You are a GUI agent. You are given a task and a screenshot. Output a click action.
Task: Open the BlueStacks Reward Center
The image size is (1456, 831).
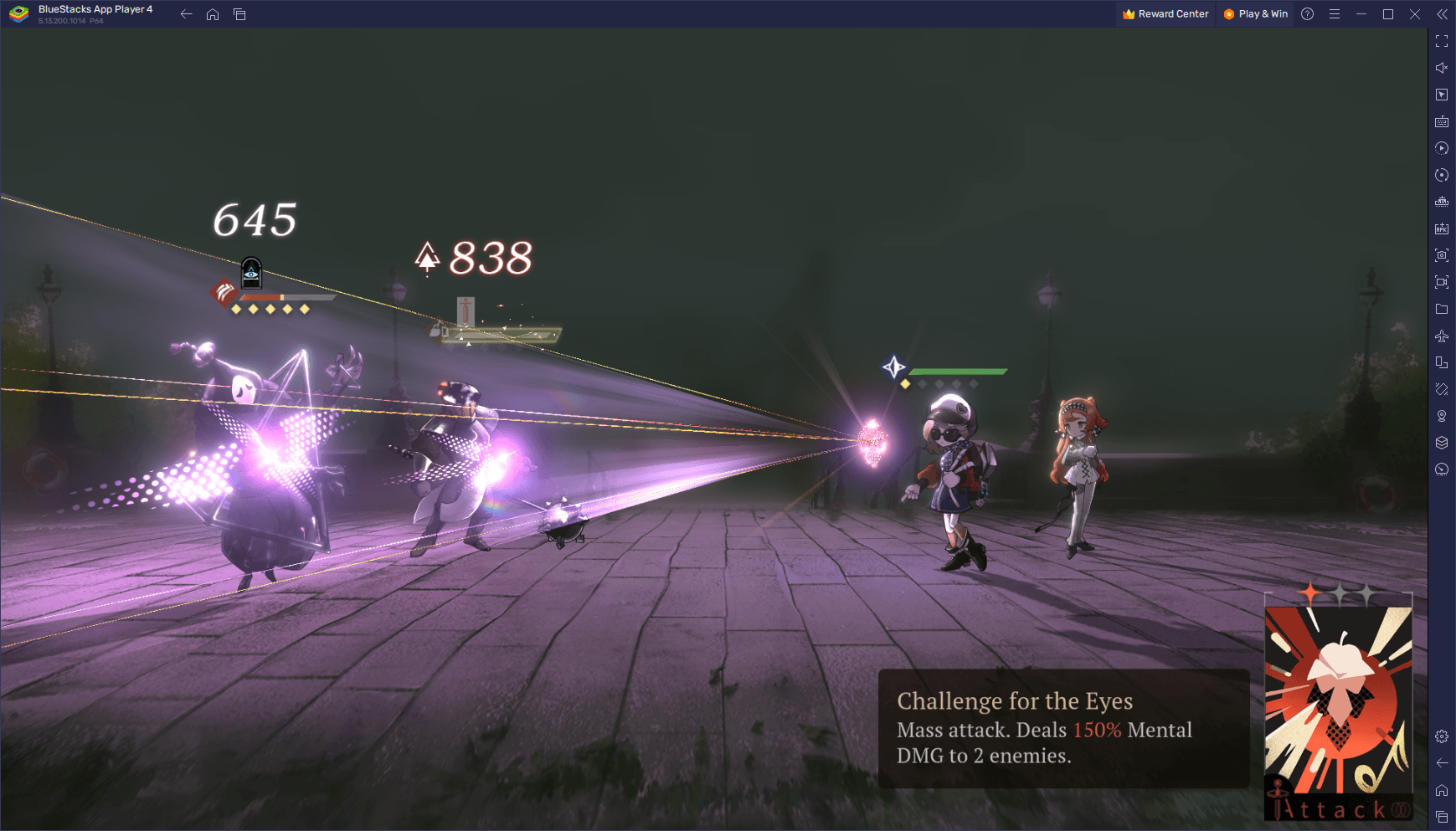[1165, 14]
